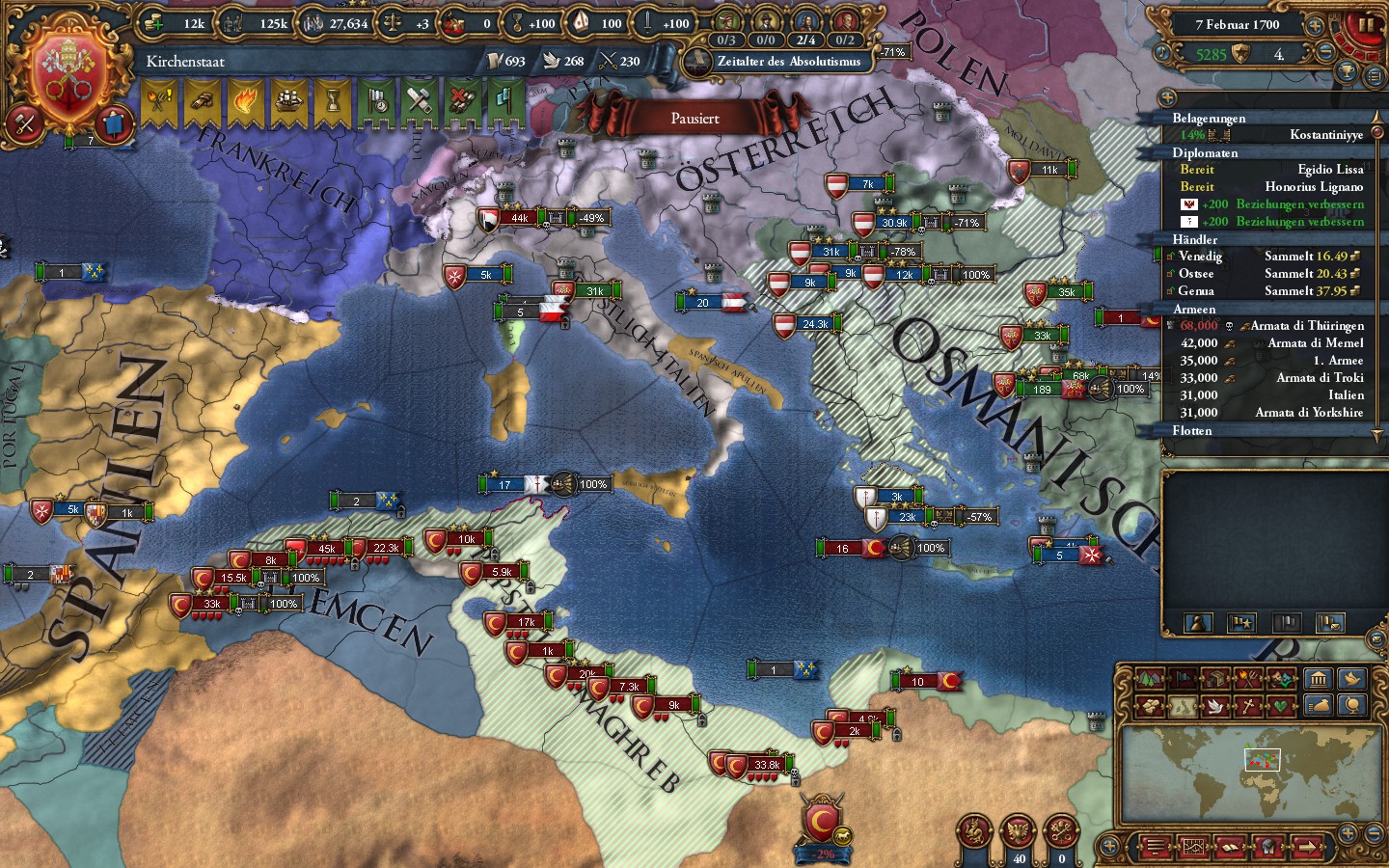Open the religion mapmode with the dove icon
The width and height of the screenshot is (1389, 868).
pyautogui.click(x=1215, y=706)
